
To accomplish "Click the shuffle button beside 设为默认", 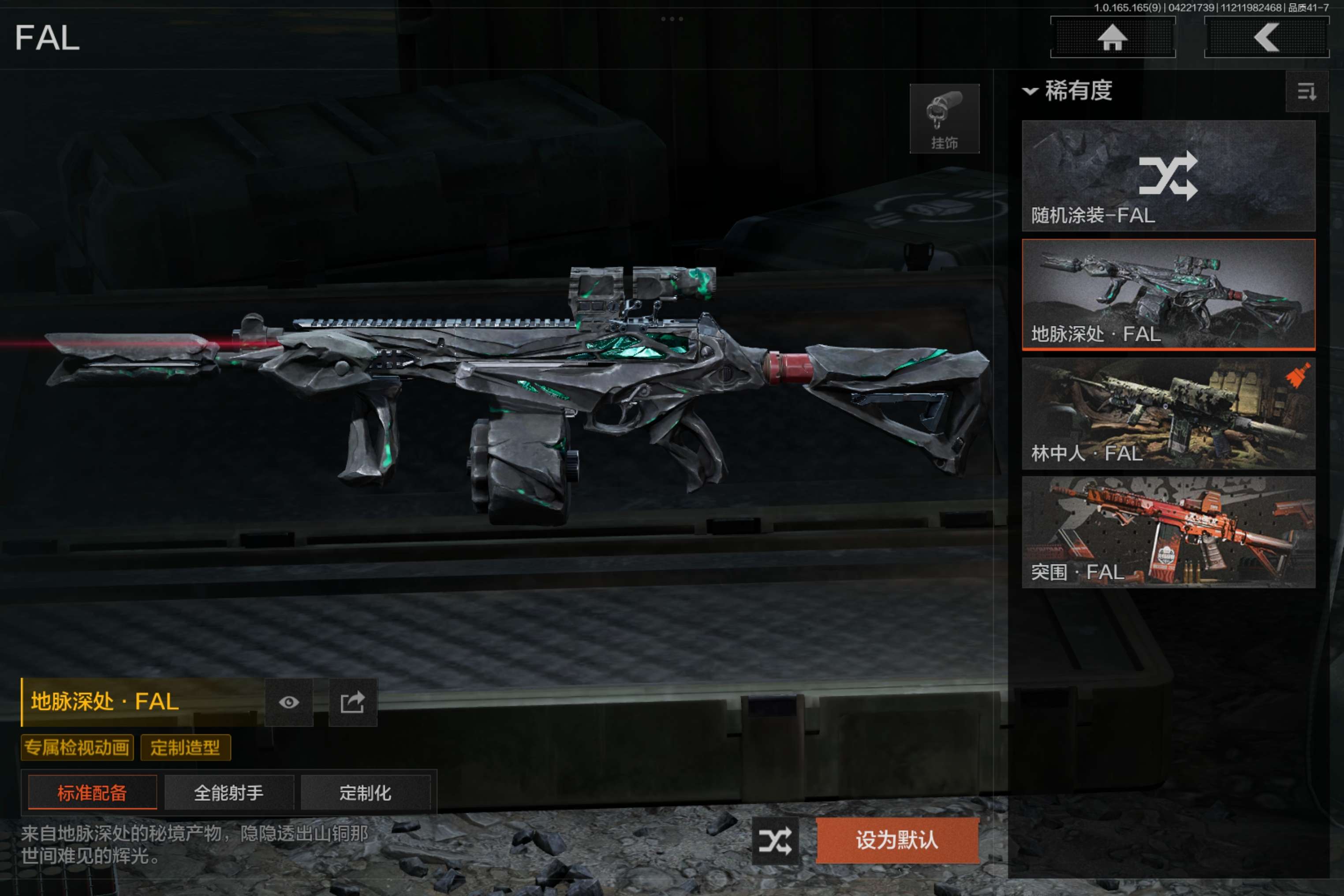I will 775,840.
